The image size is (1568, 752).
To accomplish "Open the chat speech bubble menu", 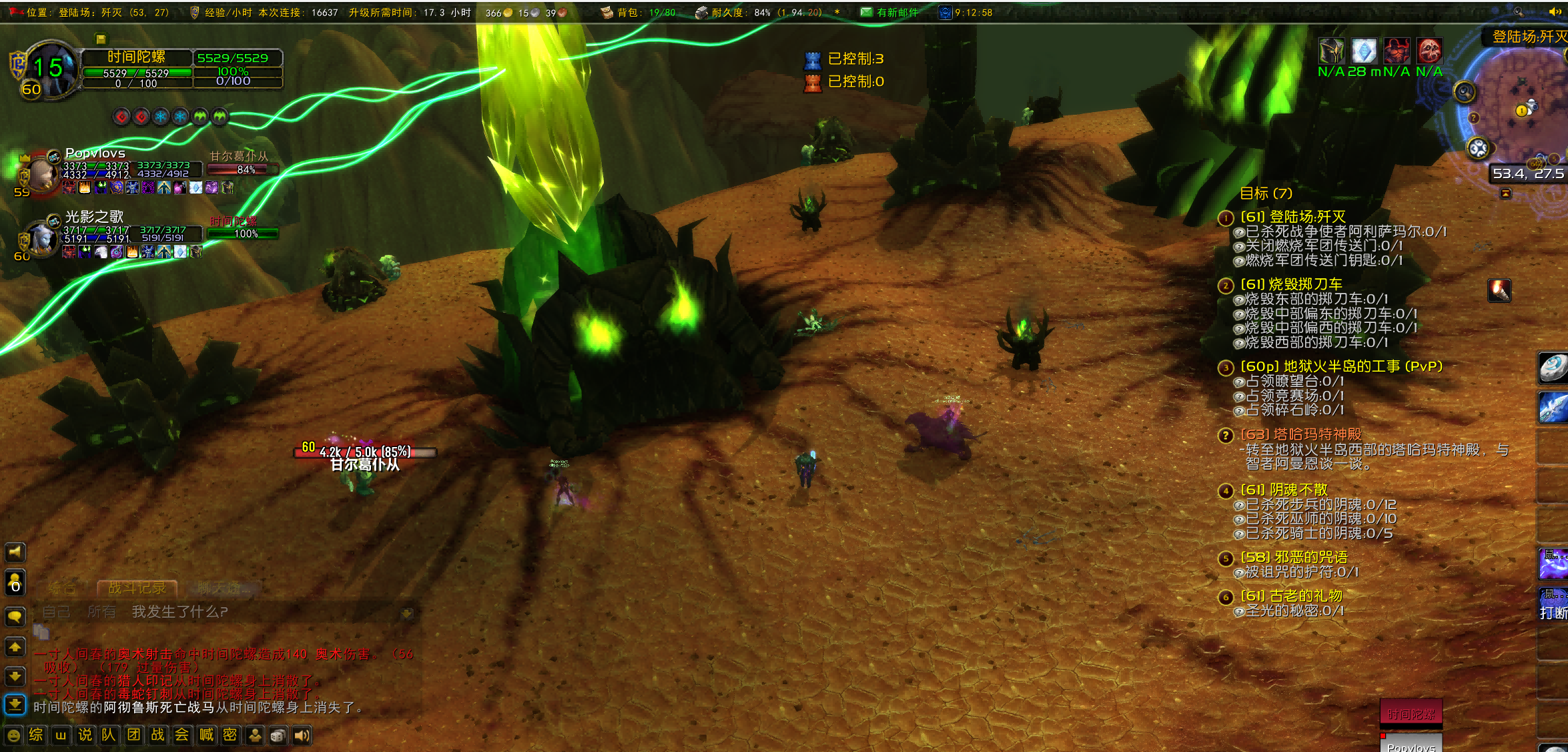I will click(x=15, y=617).
